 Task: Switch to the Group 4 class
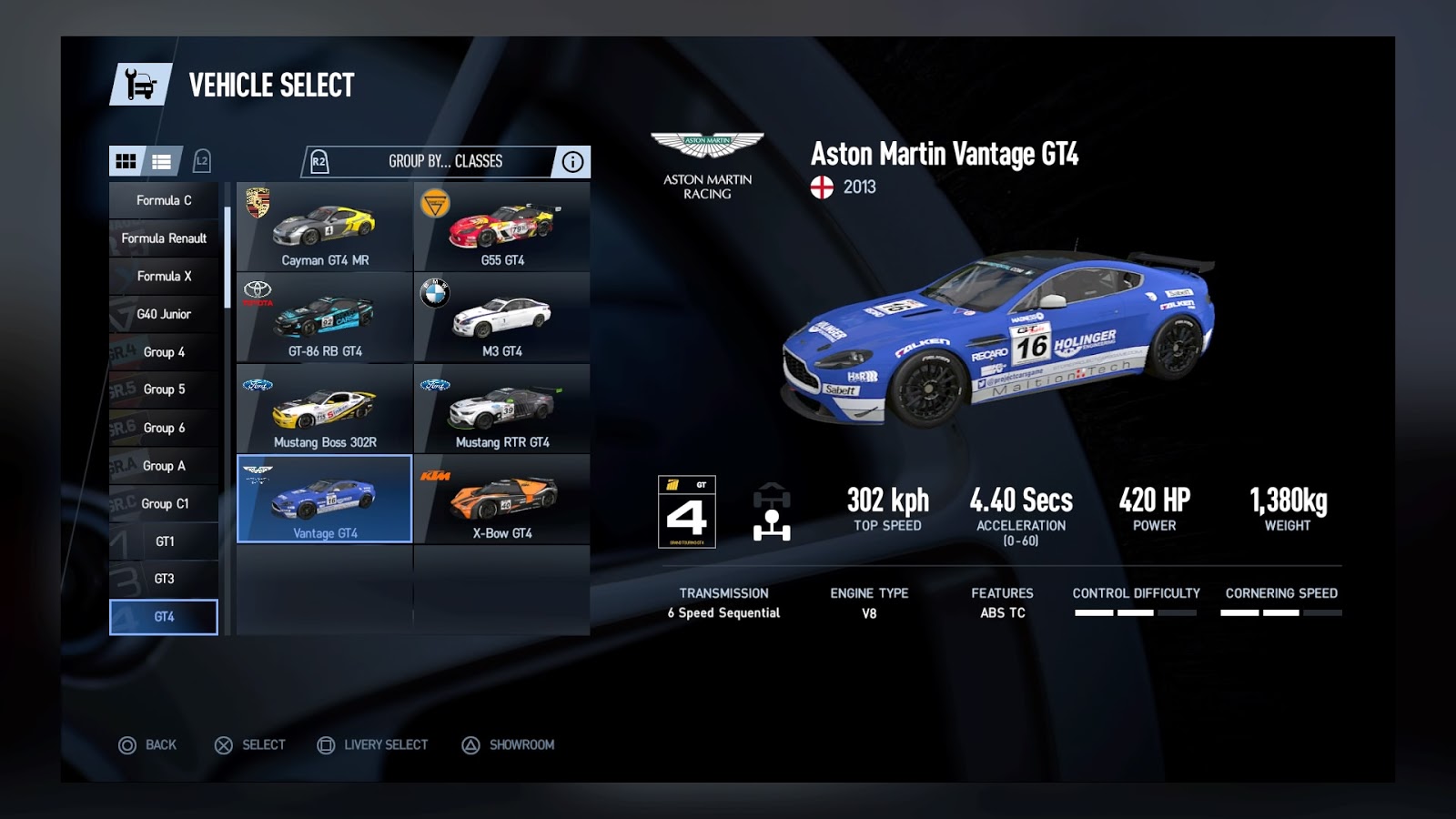point(164,352)
